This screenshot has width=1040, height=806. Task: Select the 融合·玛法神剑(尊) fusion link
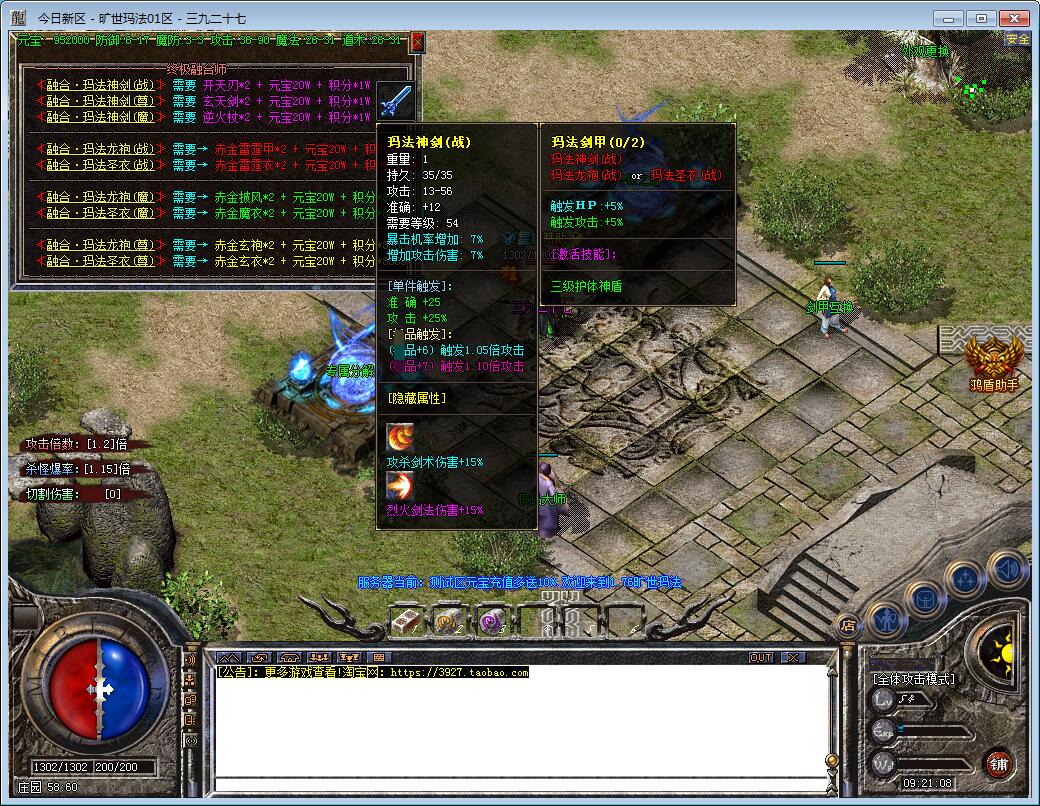(x=100, y=101)
